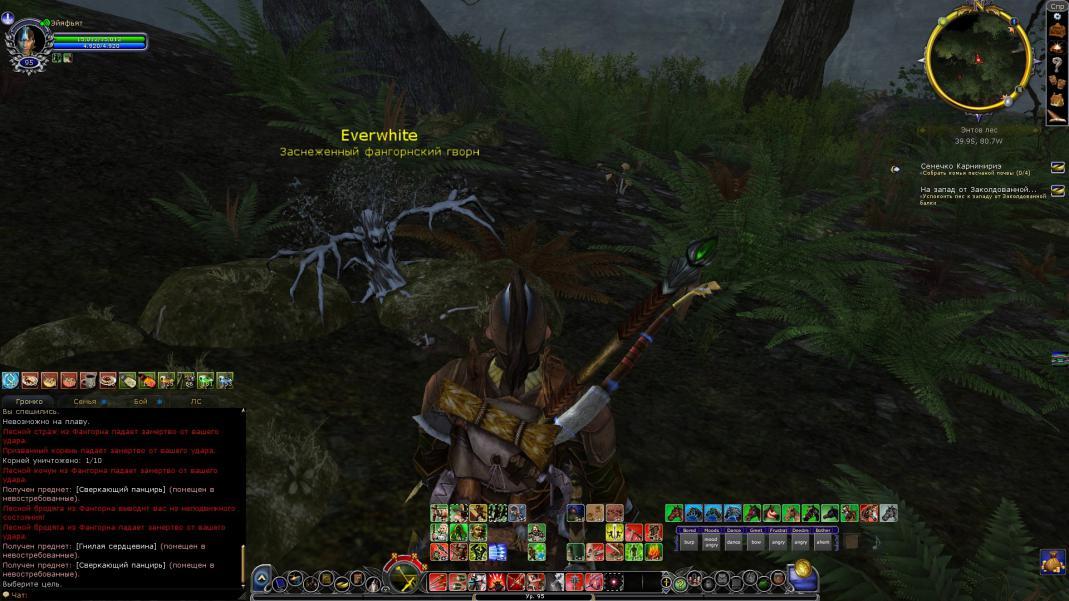
Task: Click the Спр help button
Action: pos(1056,6)
